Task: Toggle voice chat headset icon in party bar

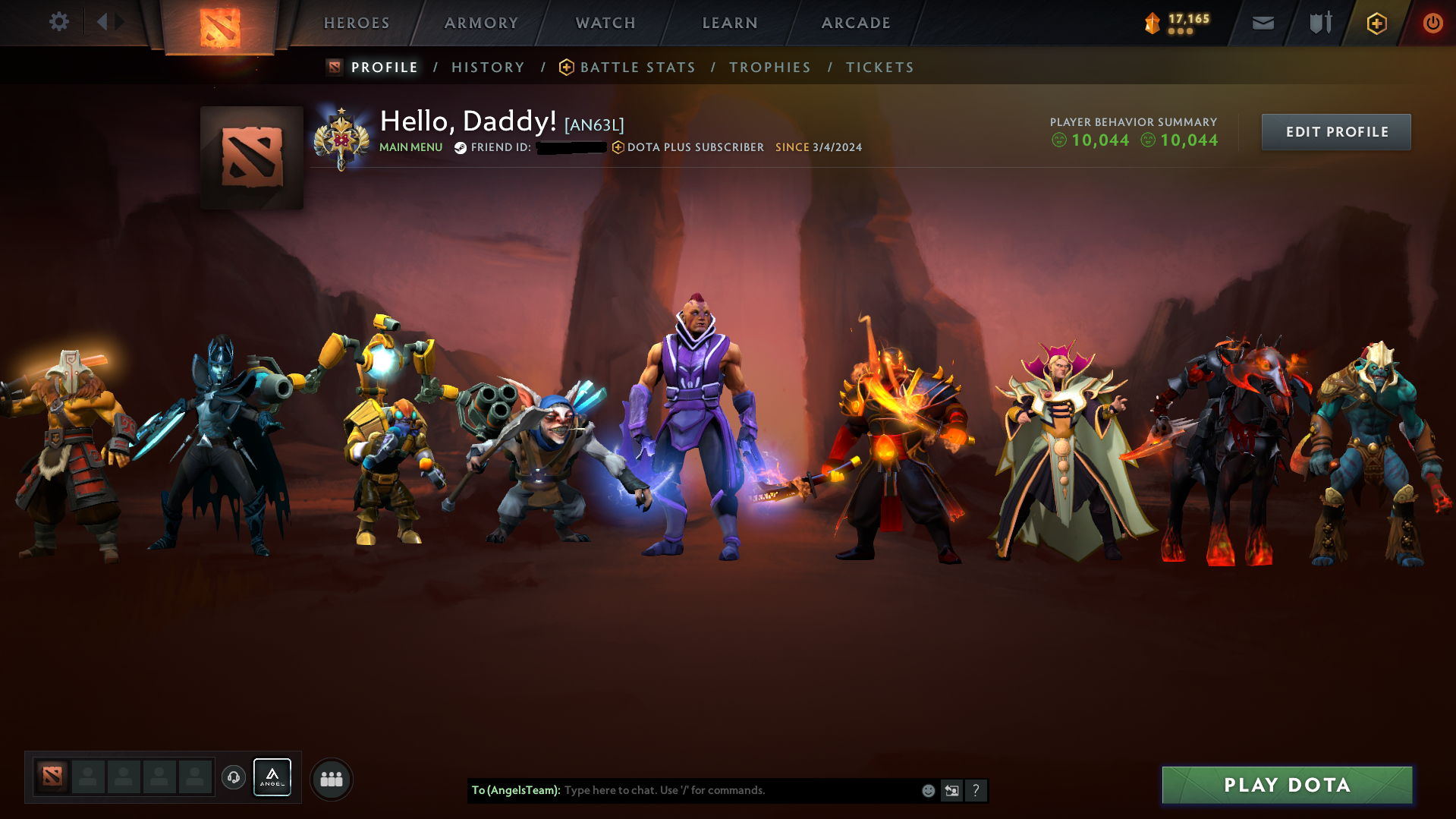Action: coord(234,777)
